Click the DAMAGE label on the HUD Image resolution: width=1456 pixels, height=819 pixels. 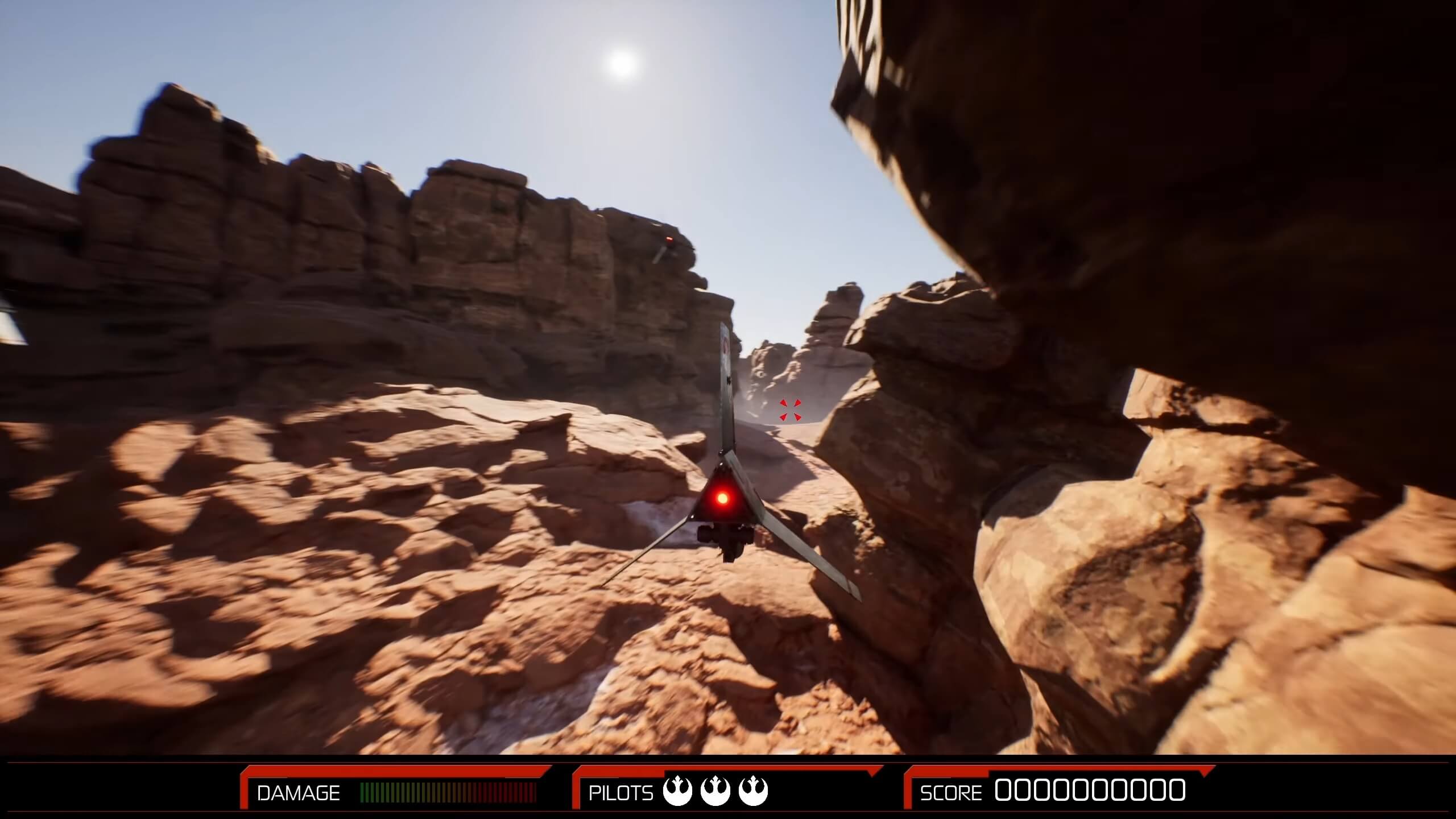[298, 793]
